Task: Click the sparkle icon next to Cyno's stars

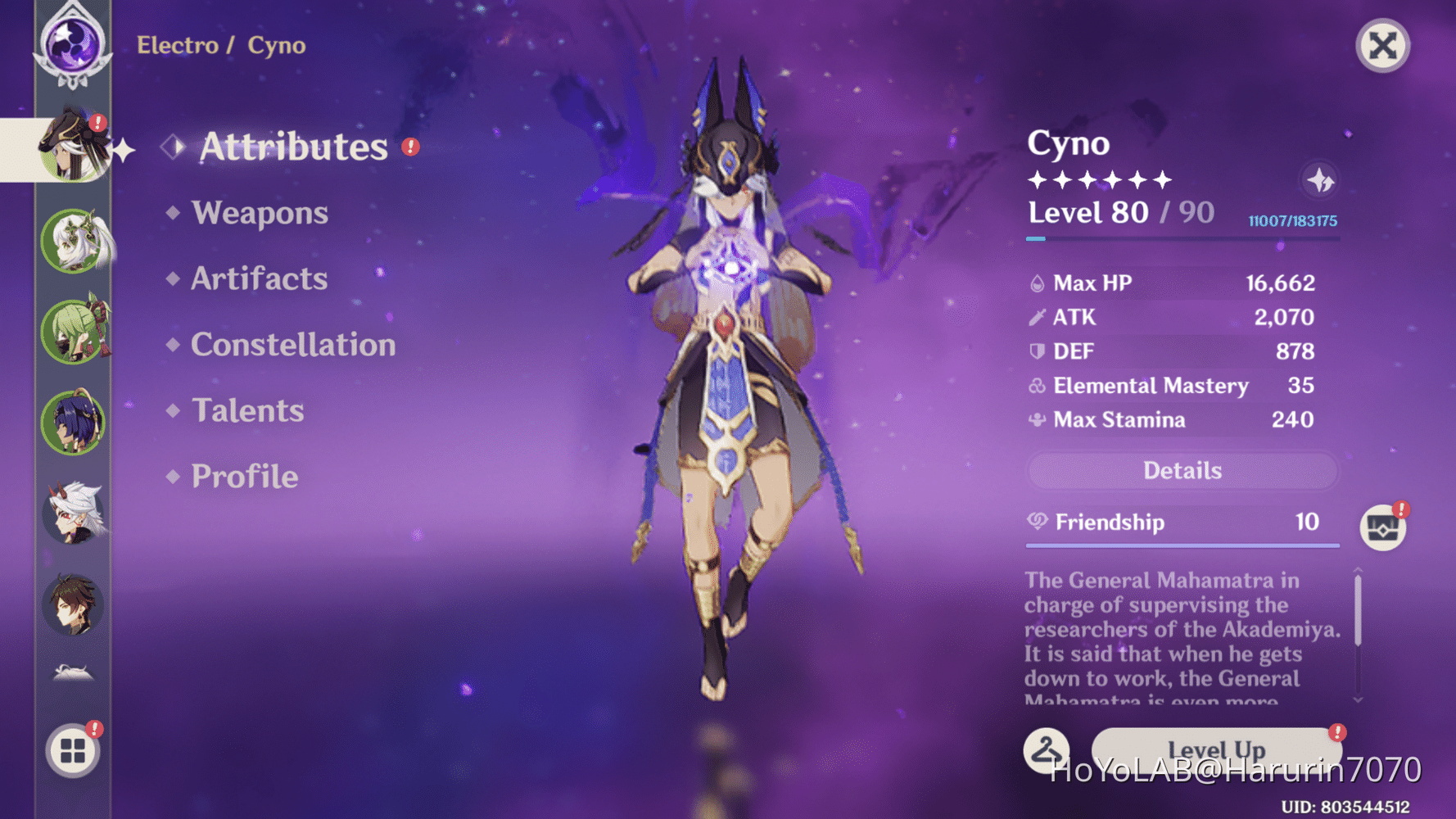Action: point(1321,182)
